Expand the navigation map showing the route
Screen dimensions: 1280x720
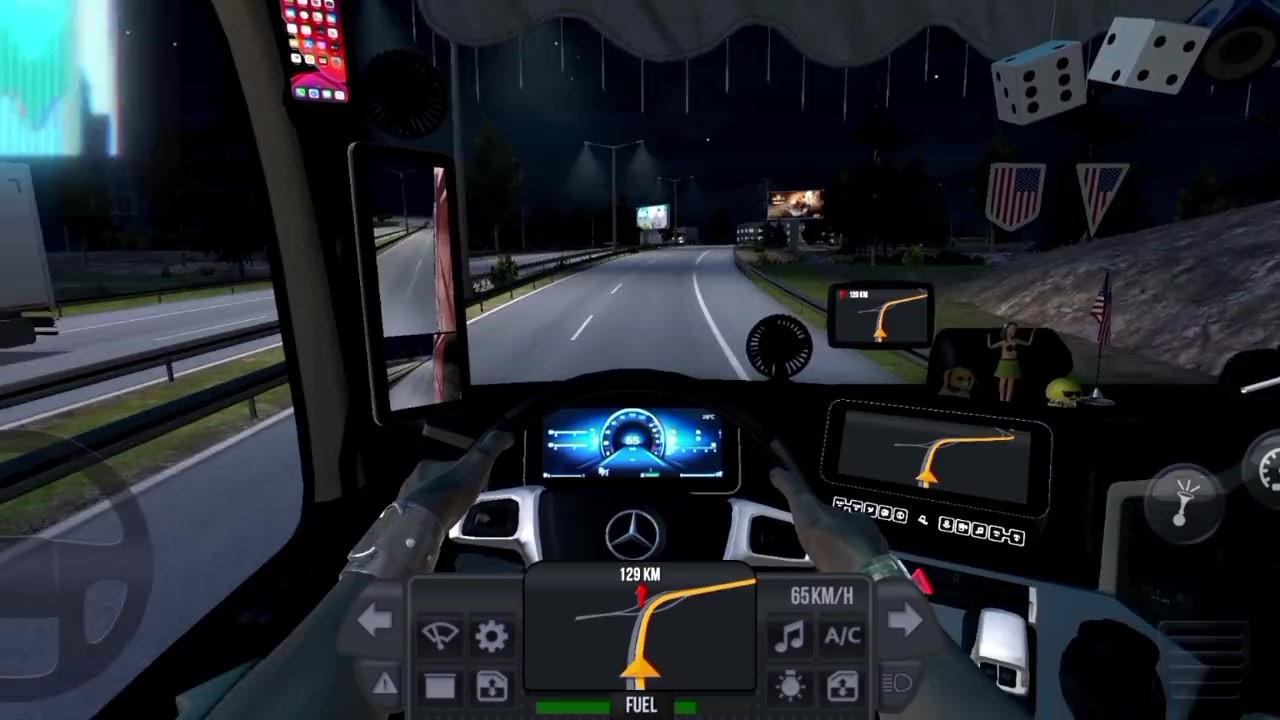click(x=640, y=630)
